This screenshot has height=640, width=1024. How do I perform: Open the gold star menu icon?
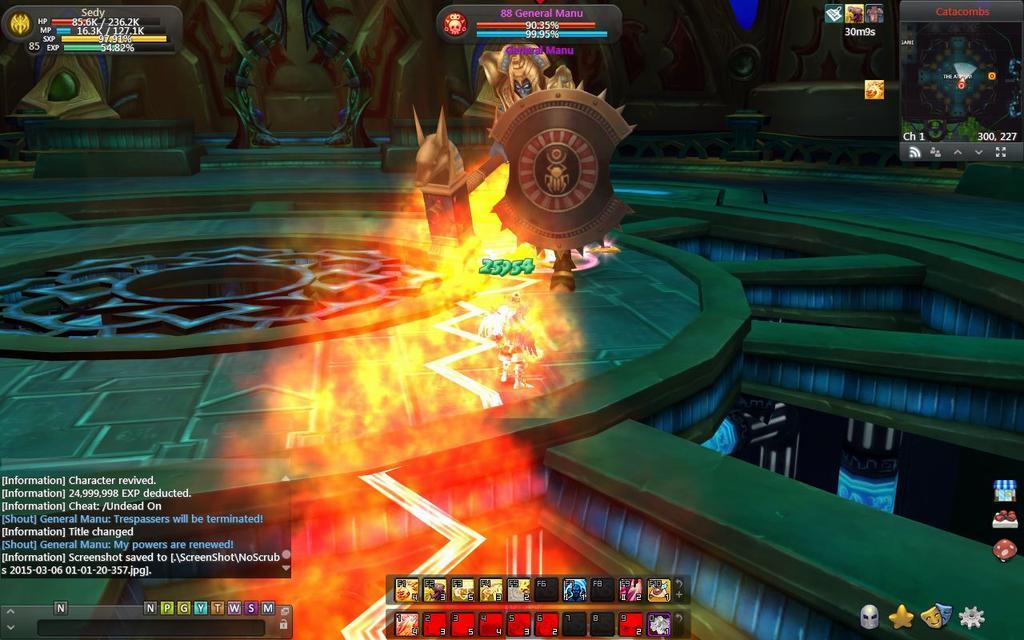coord(903,617)
